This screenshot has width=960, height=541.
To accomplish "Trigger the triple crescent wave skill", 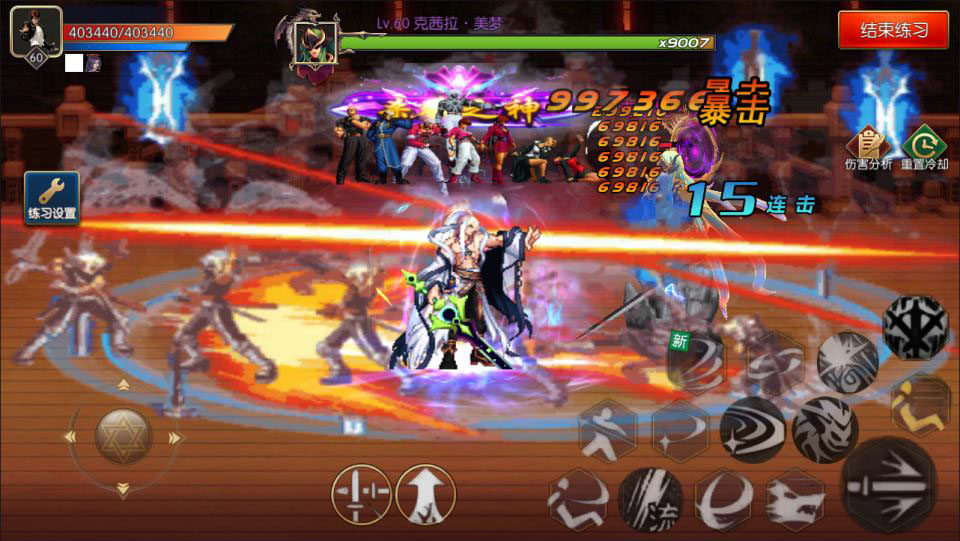I will point(752,430).
